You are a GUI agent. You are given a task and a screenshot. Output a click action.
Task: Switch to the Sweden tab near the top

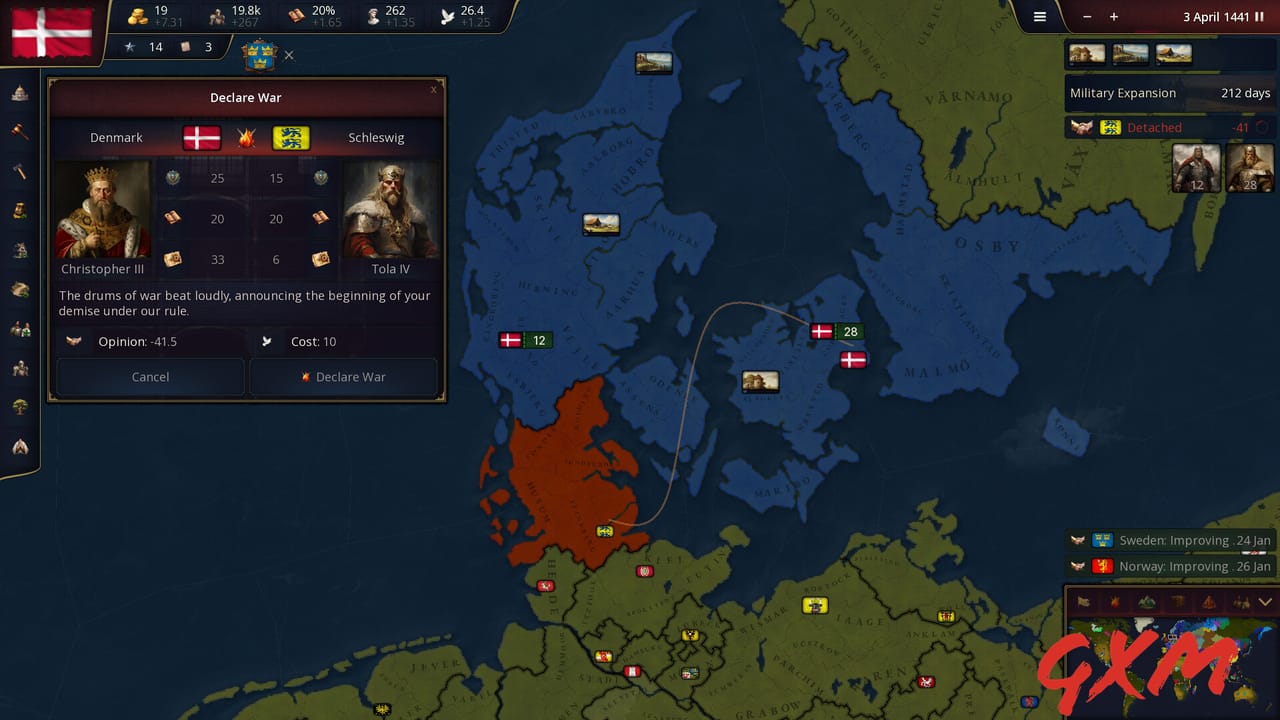tap(259, 55)
